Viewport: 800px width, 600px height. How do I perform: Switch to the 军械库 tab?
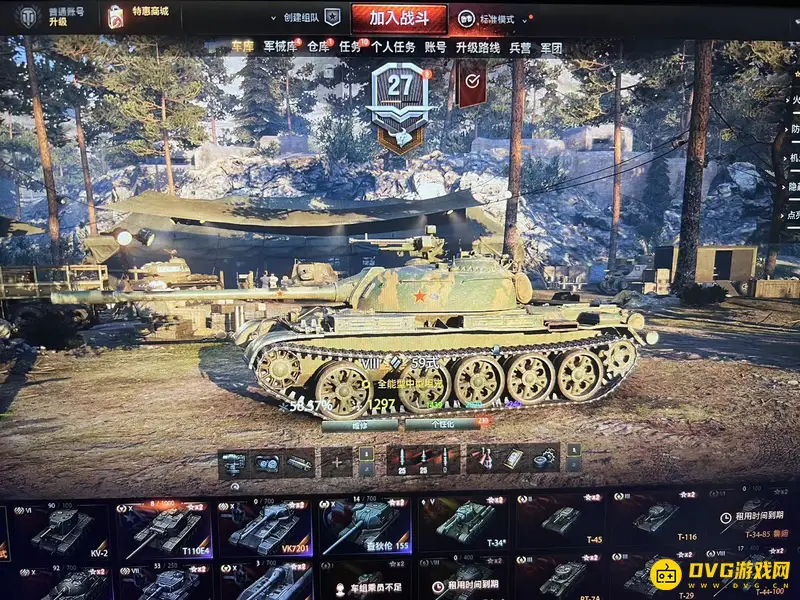(280, 47)
